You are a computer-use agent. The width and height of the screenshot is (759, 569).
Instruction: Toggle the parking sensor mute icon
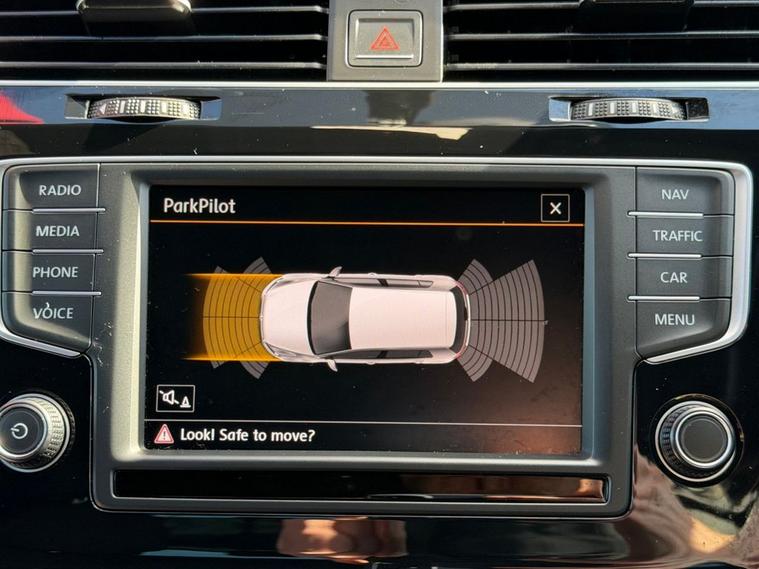pyautogui.click(x=175, y=398)
